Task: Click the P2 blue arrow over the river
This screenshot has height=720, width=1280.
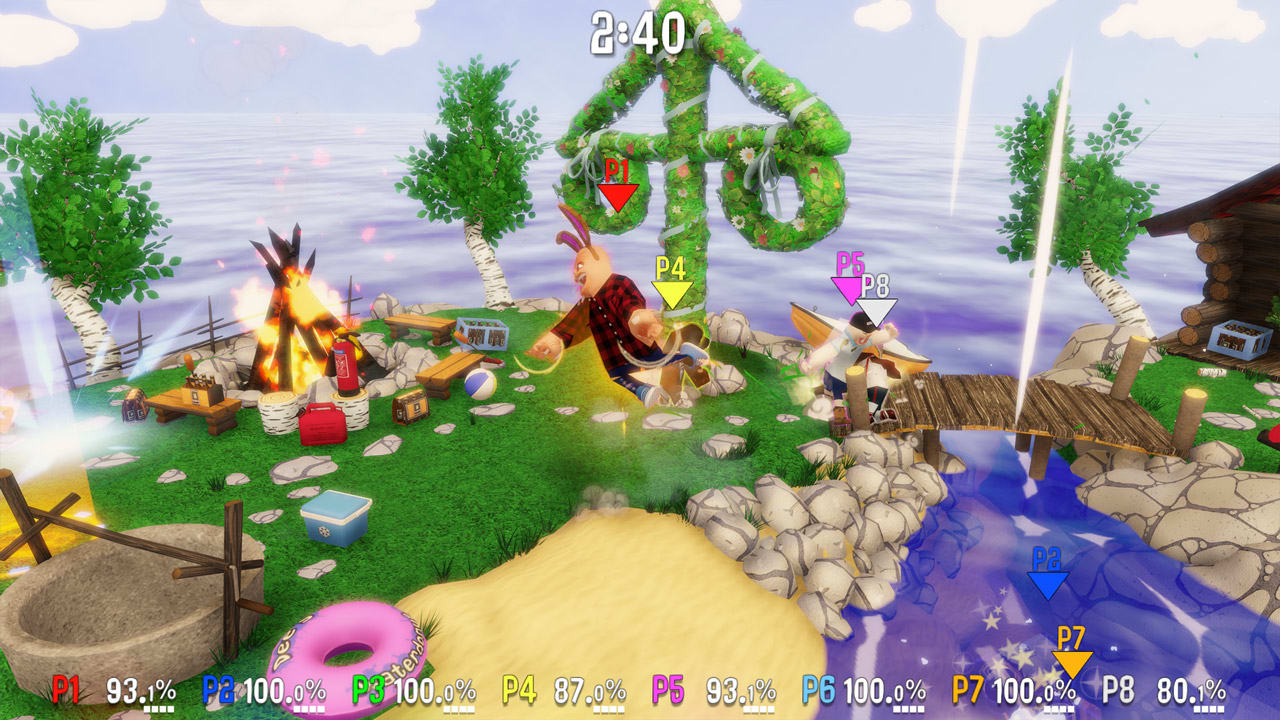Action: pos(1048,585)
